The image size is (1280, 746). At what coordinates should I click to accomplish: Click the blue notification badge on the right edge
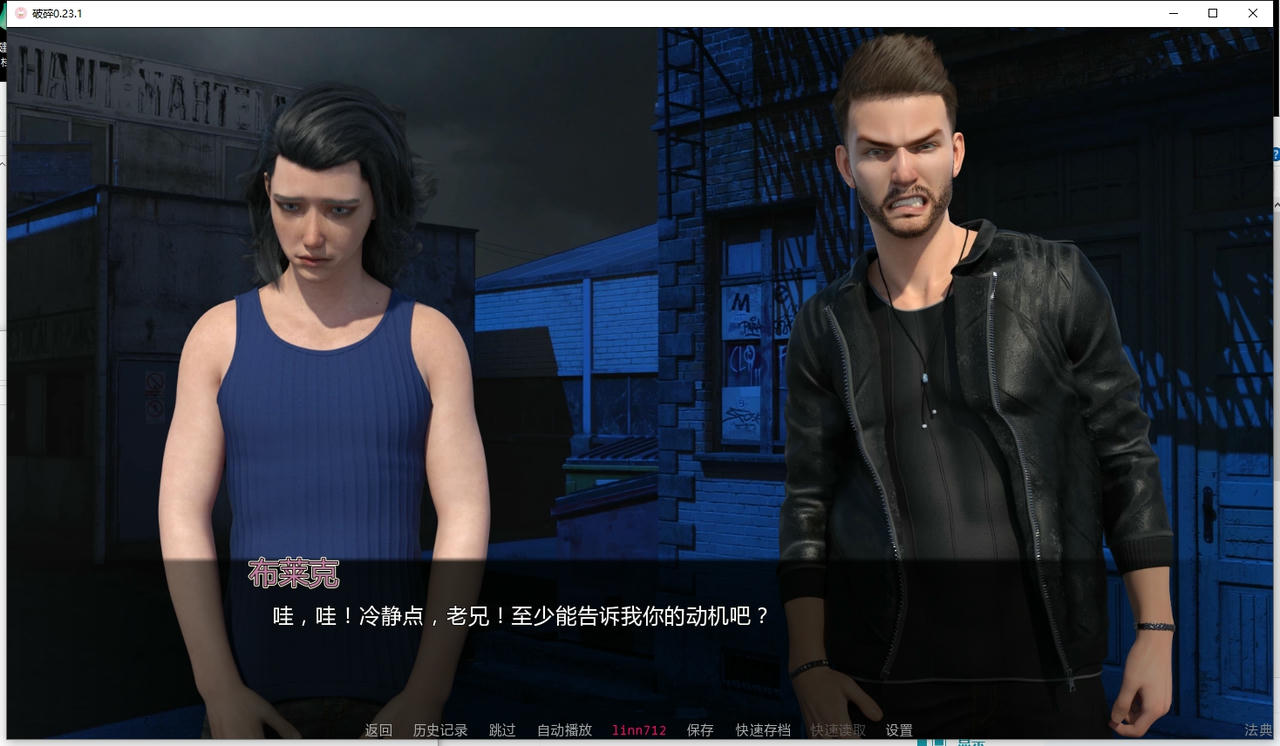(x=1275, y=154)
